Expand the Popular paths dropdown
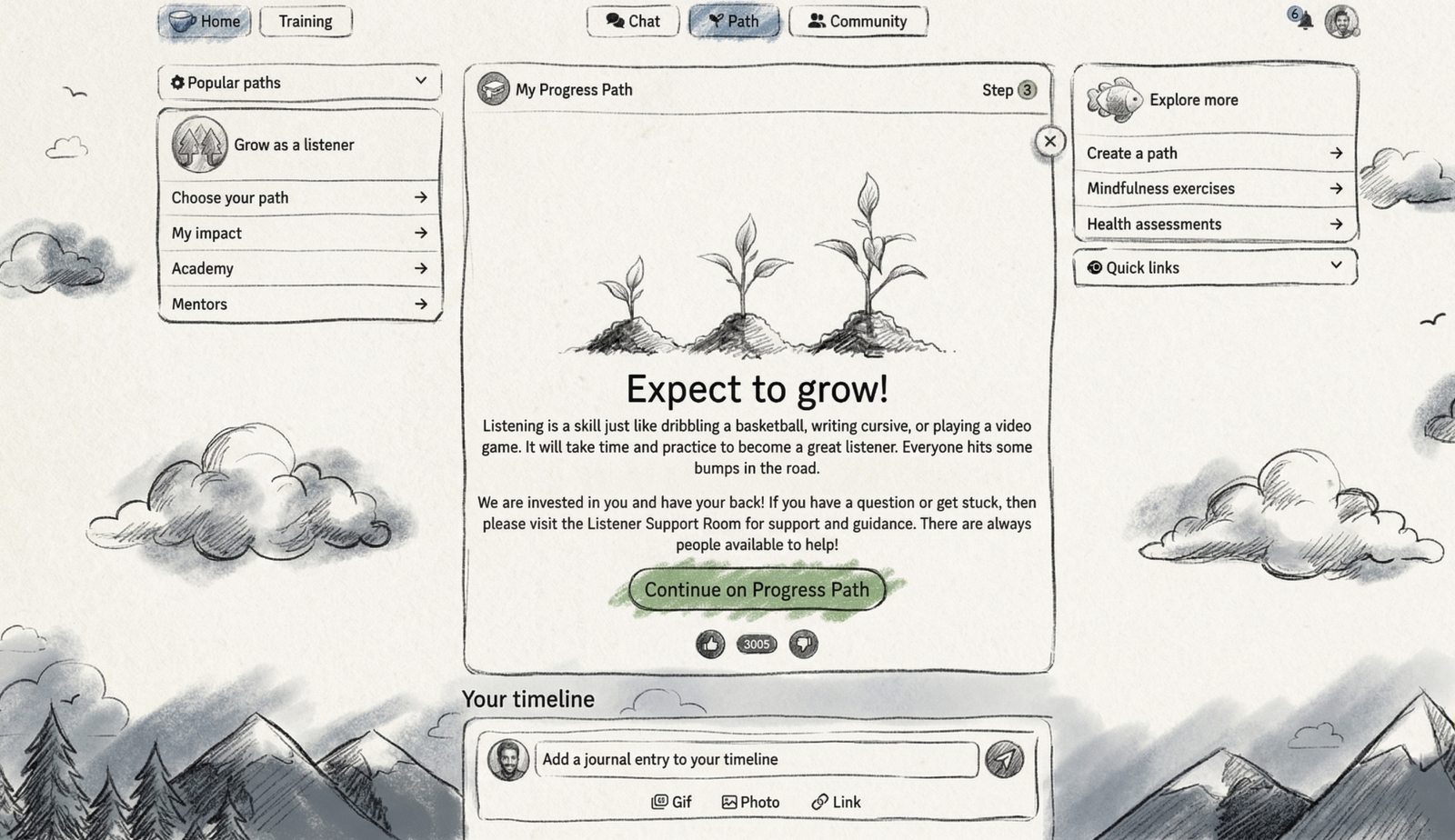The width and height of the screenshot is (1455, 840). tap(421, 82)
